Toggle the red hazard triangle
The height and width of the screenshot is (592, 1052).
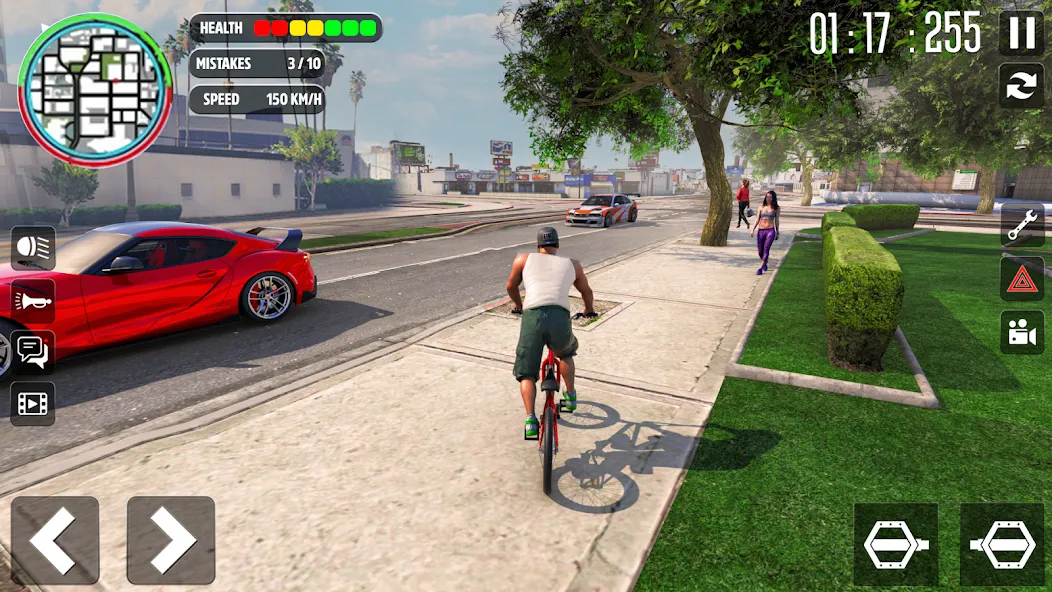[1022, 279]
